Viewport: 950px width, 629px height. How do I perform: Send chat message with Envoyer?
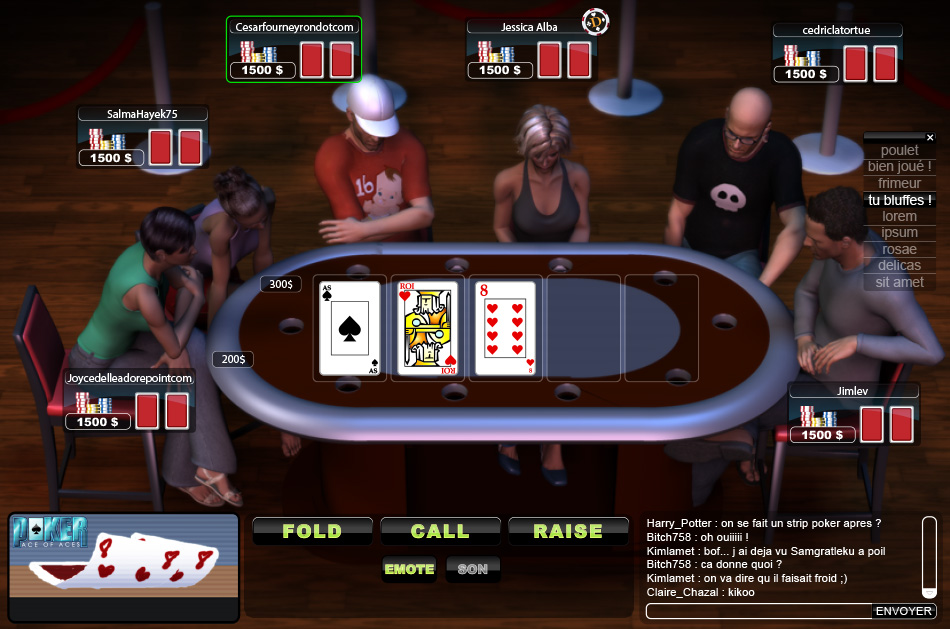coord(904,611)
